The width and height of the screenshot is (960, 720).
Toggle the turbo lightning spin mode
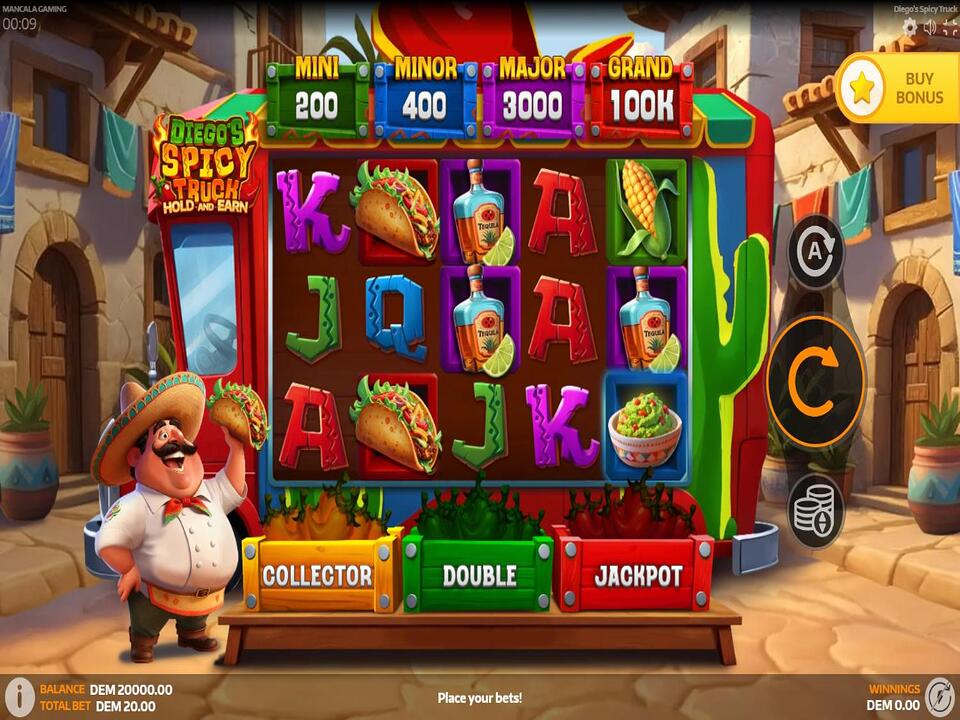click(939, 697)
